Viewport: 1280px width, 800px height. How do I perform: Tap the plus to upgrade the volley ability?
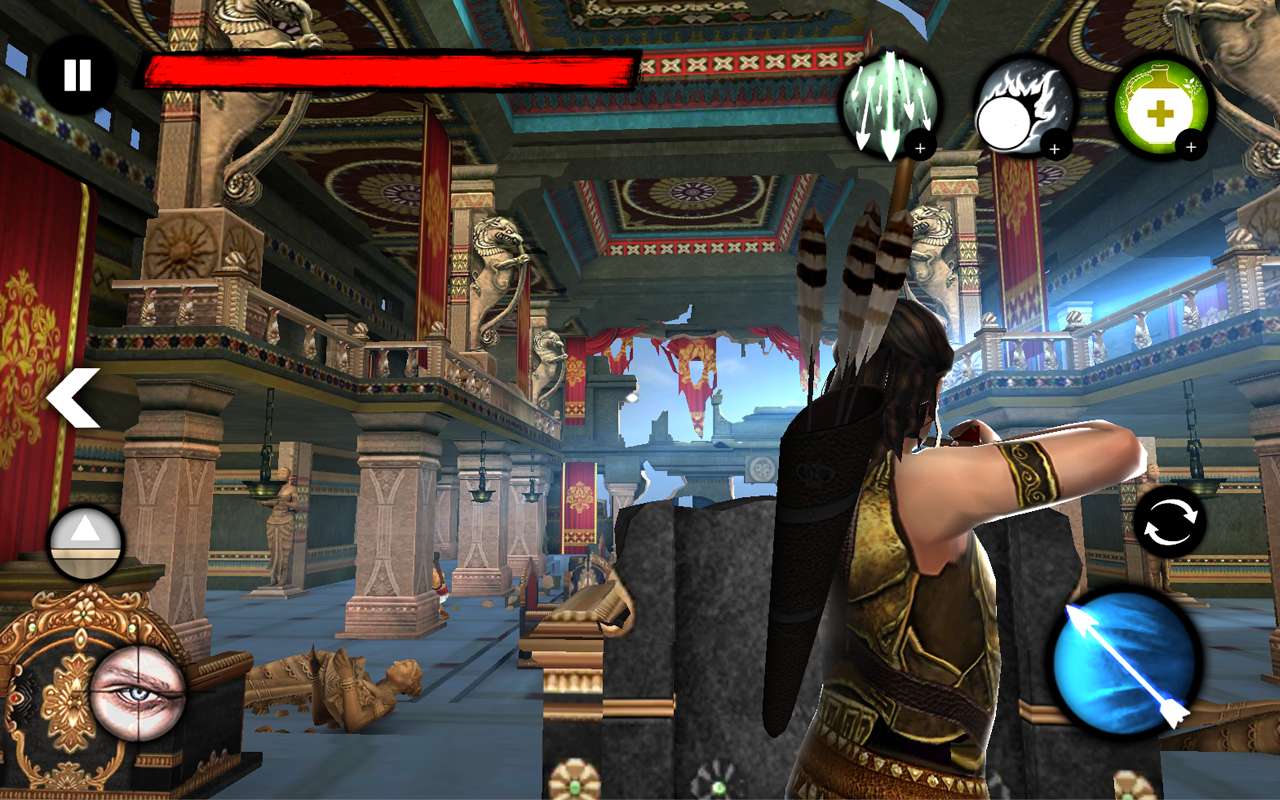(x=922, y=147)
